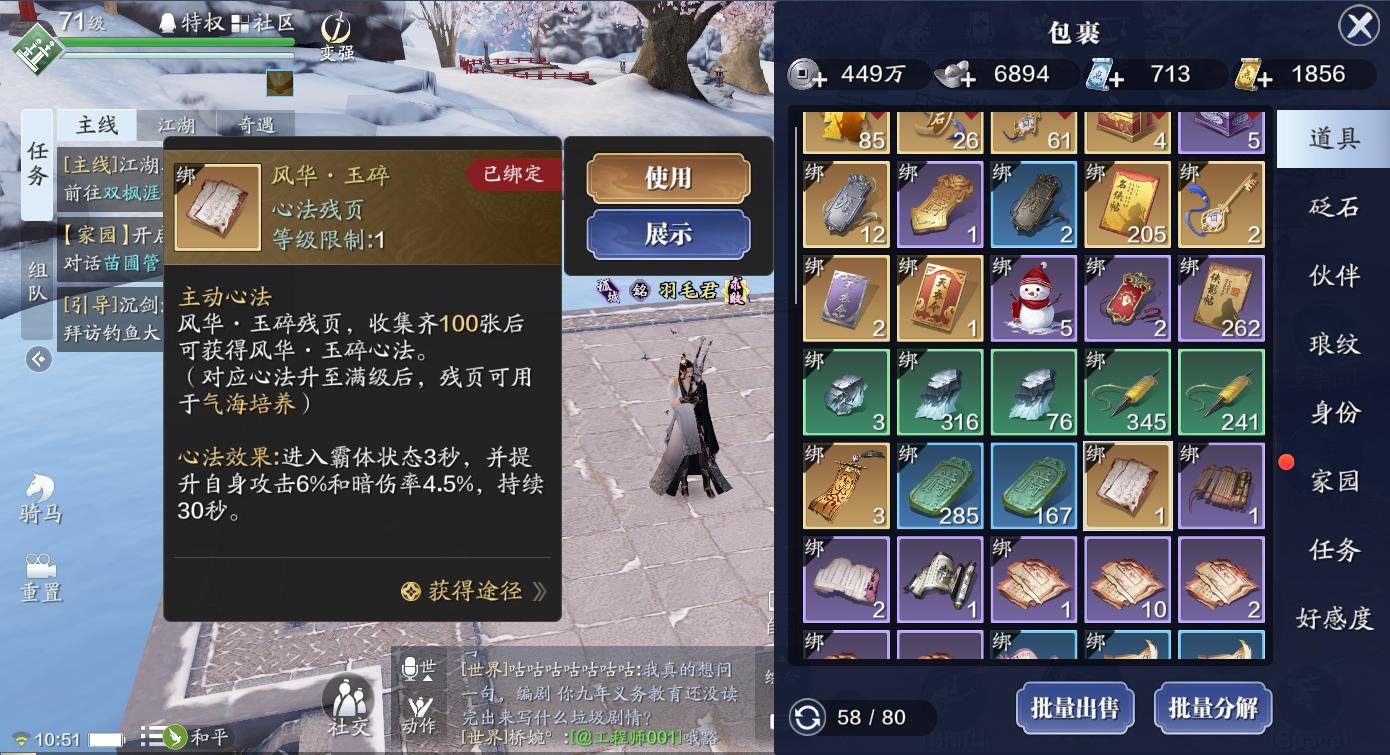Open the 家园 tab

(1334, 481)
